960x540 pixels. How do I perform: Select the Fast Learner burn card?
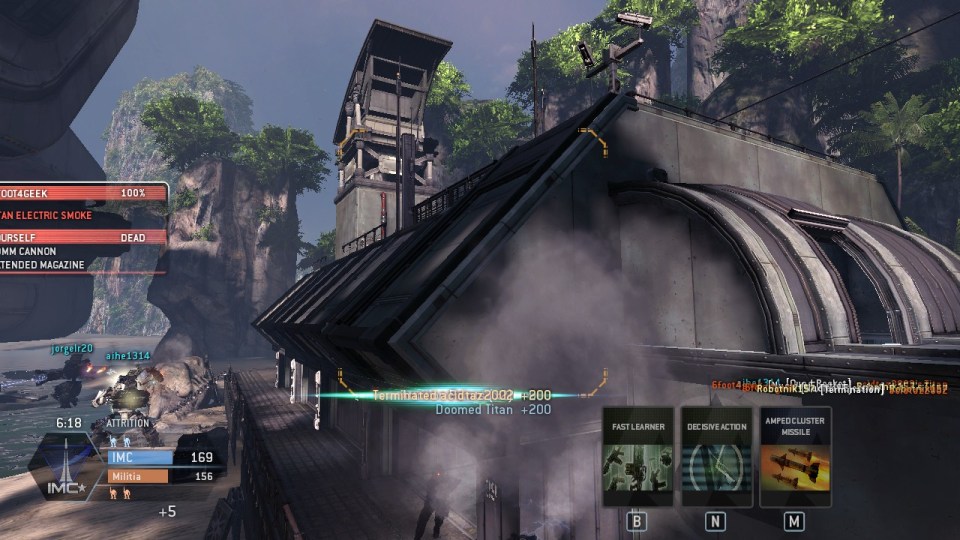coord(638,457)
